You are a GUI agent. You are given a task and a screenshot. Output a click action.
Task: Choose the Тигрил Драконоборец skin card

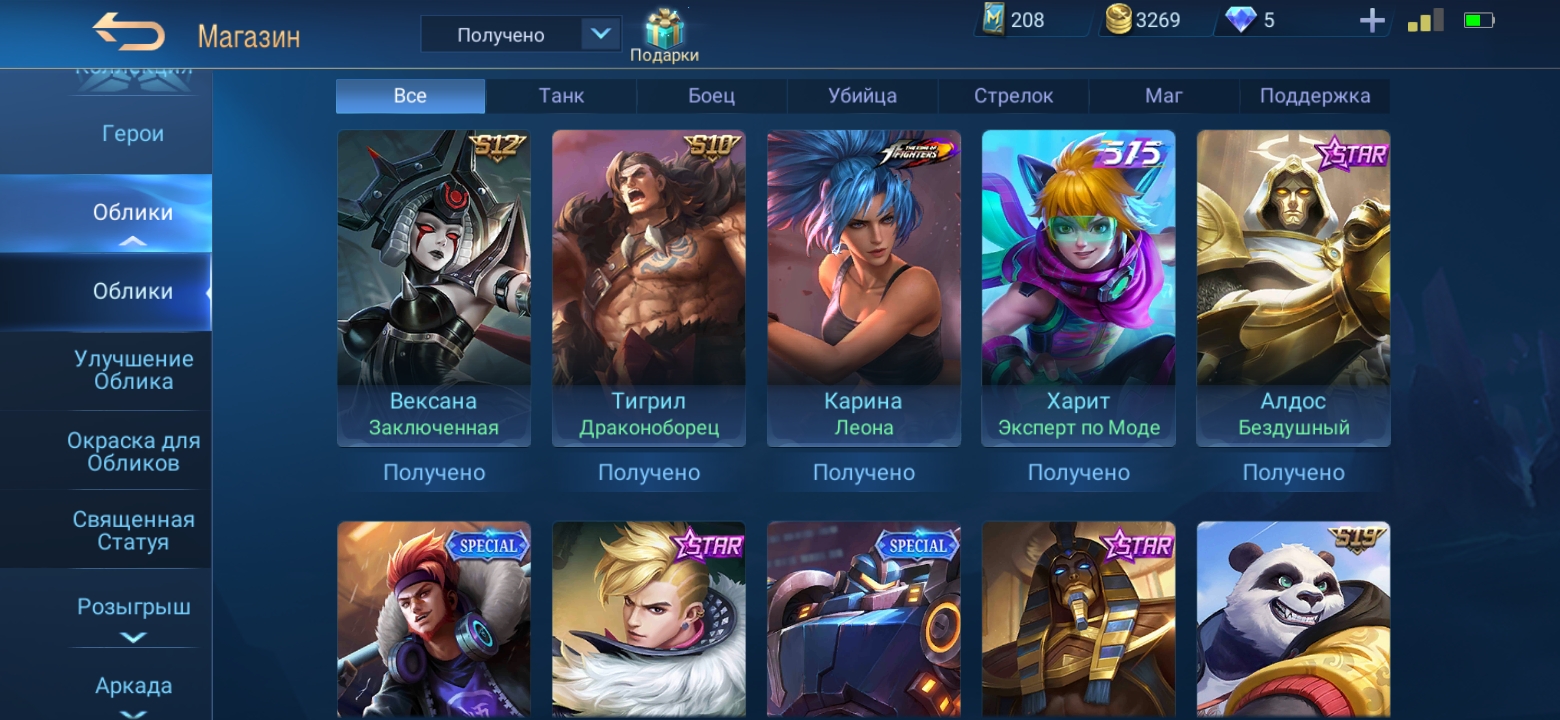click(x=649, y=287)
